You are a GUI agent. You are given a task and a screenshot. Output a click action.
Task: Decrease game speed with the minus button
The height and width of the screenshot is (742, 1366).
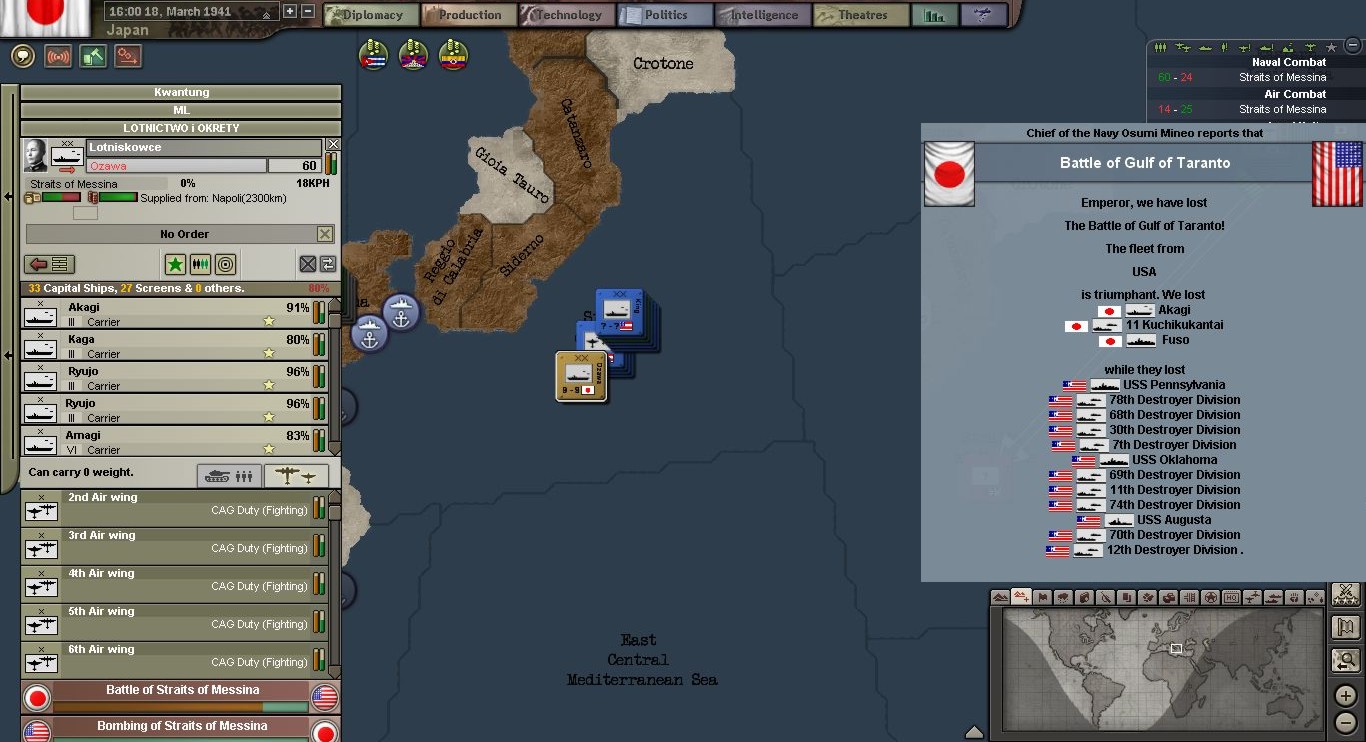[307, 11]
